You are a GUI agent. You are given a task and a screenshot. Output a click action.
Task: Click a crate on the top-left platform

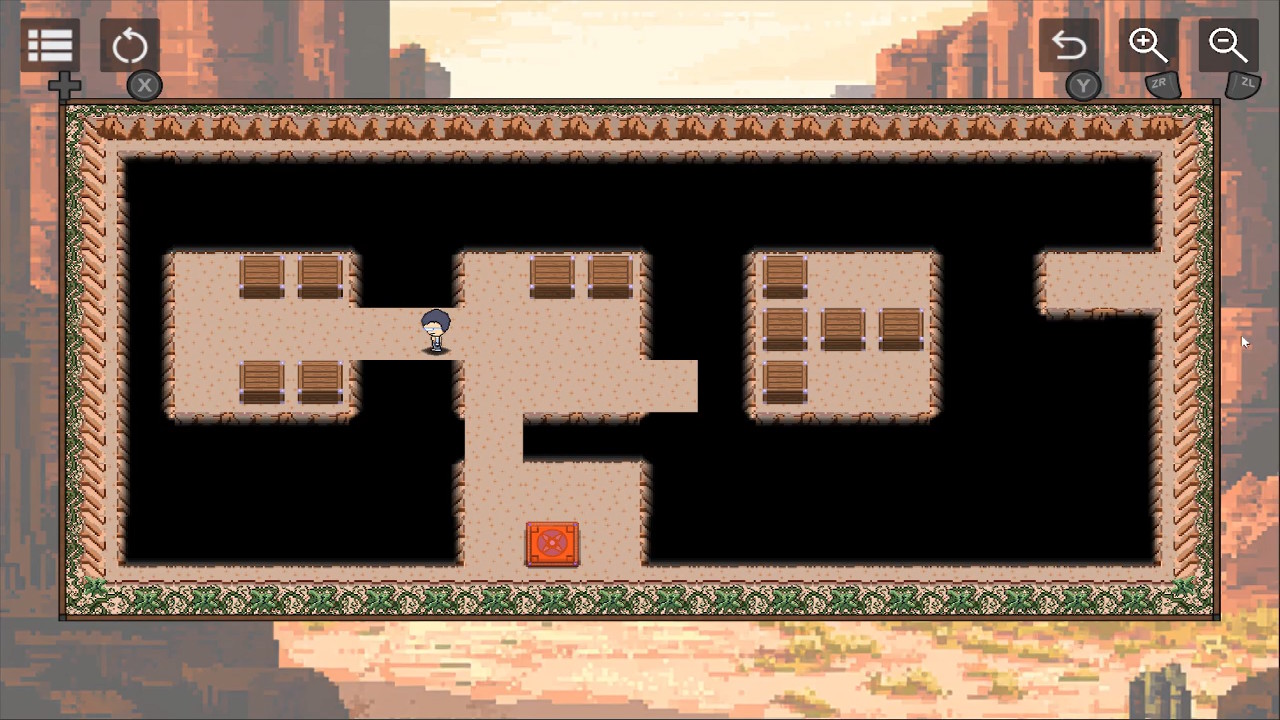tap(262, 277)
